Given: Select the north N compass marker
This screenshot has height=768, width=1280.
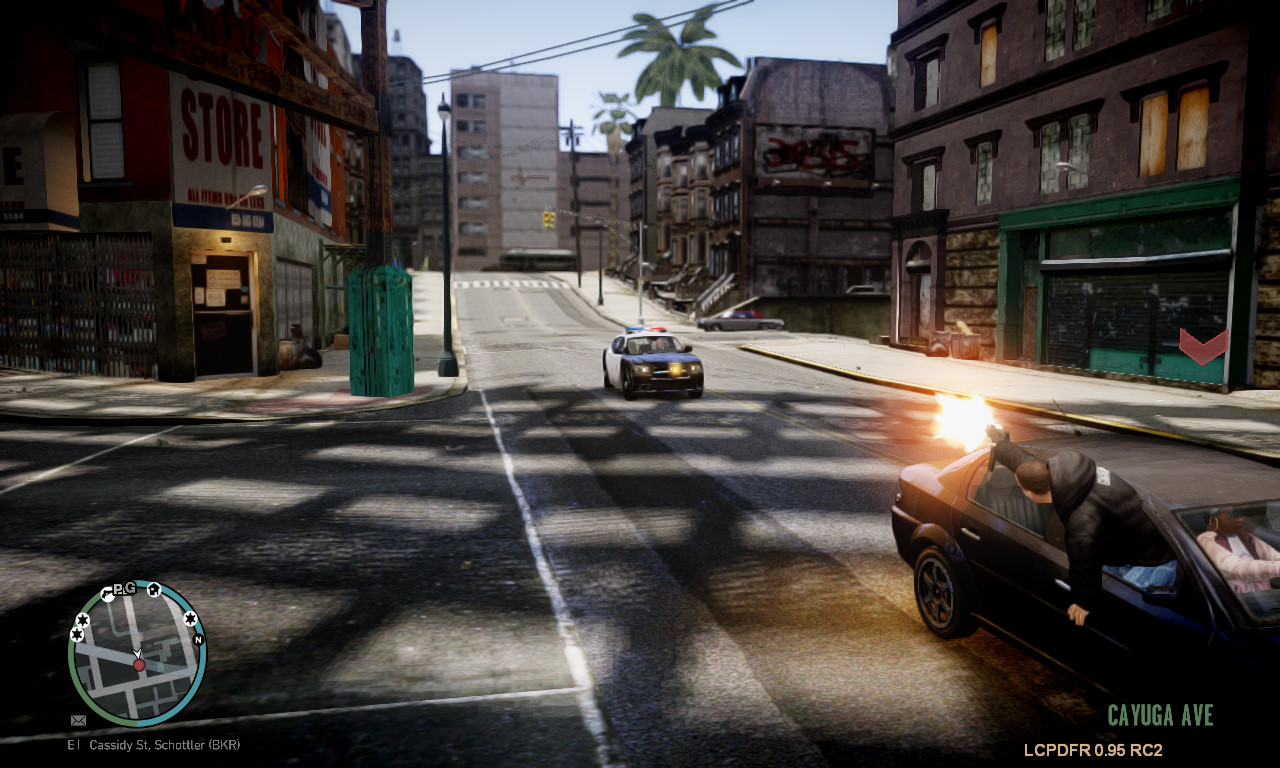Looking at the screenshot, I should pos(198,639).
